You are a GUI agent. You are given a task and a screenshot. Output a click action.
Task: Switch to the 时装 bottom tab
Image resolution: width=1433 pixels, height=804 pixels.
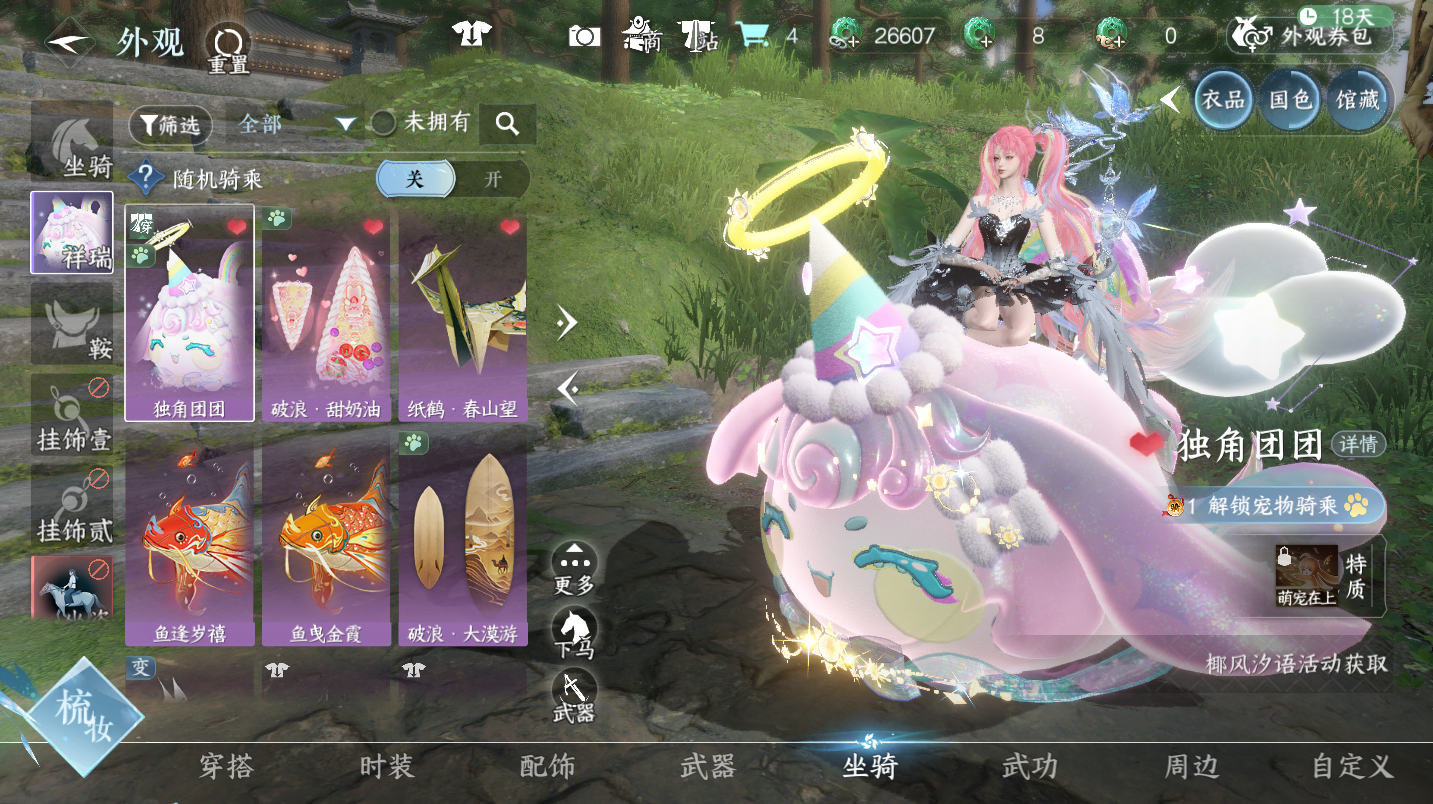(386, 767)
